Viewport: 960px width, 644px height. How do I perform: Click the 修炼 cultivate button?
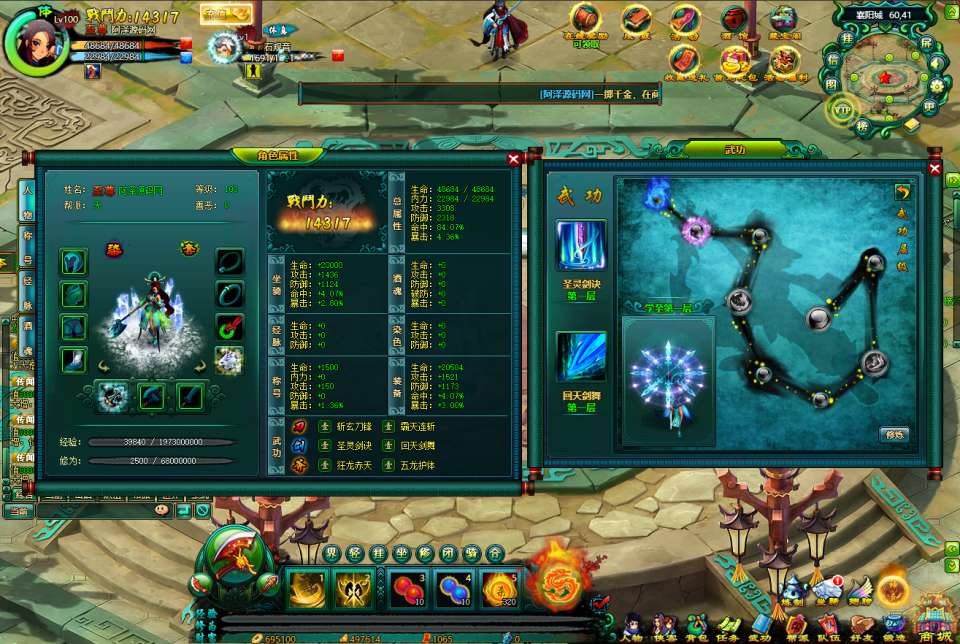pos(893,434)
